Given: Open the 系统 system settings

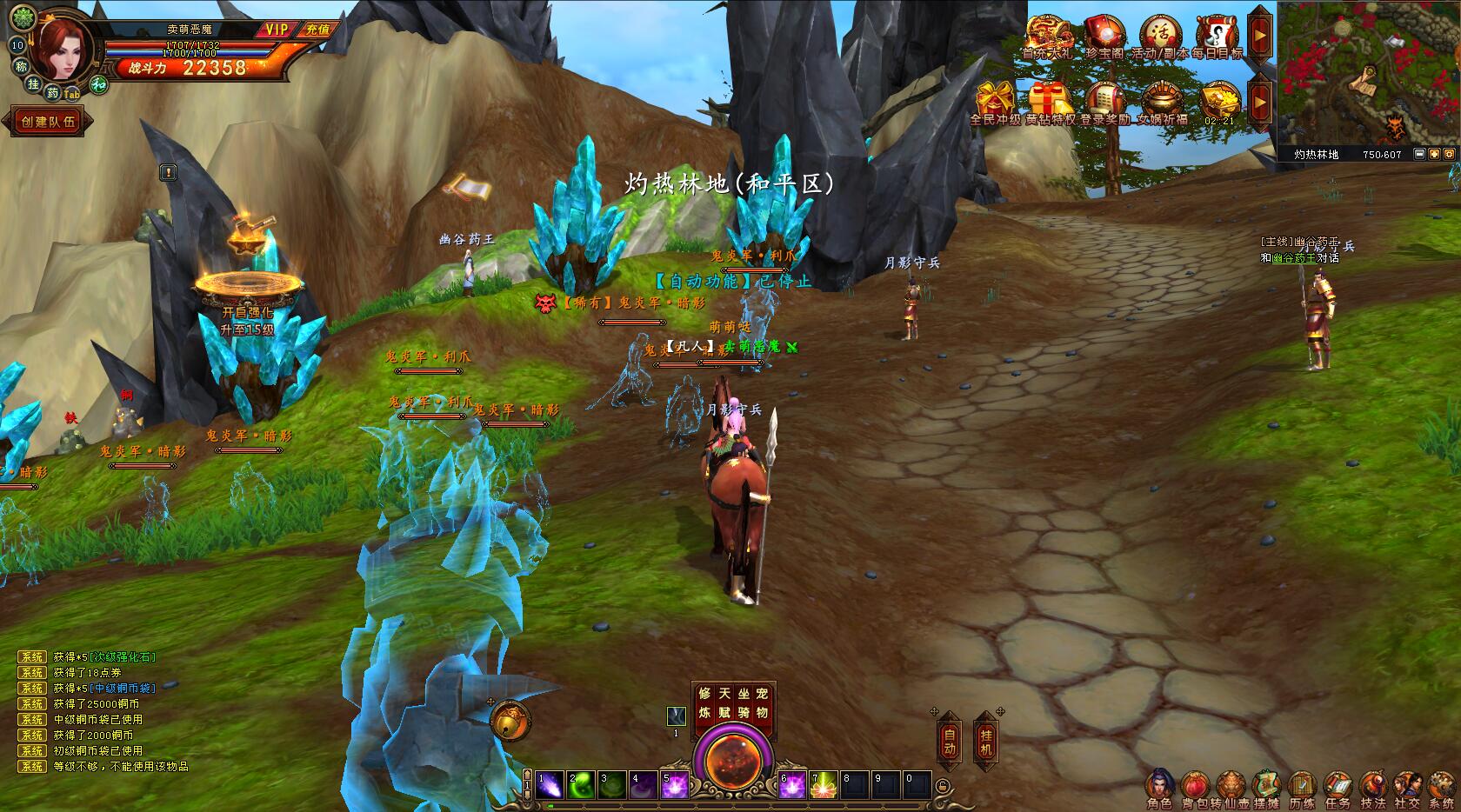Looking at the screenshot, I should tap(1441, 788).
